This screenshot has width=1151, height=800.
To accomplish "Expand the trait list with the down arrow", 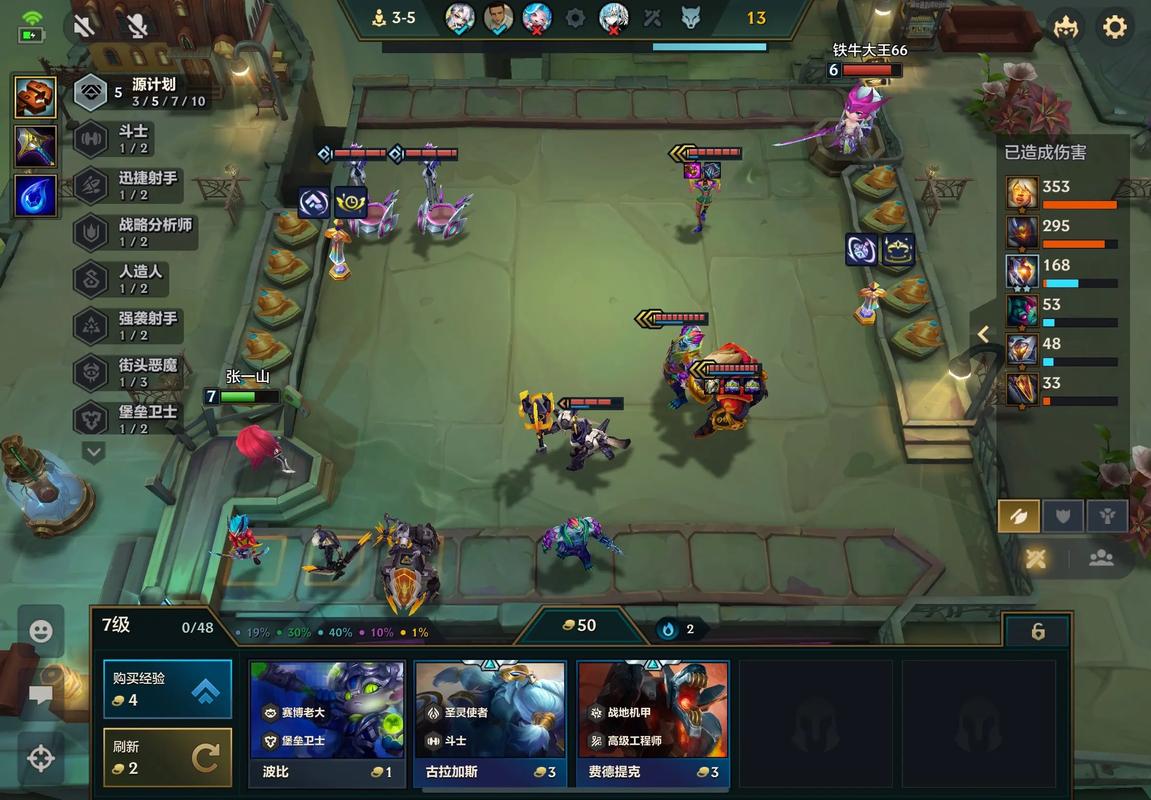I will pyautogui.click(x=93, y=453).
